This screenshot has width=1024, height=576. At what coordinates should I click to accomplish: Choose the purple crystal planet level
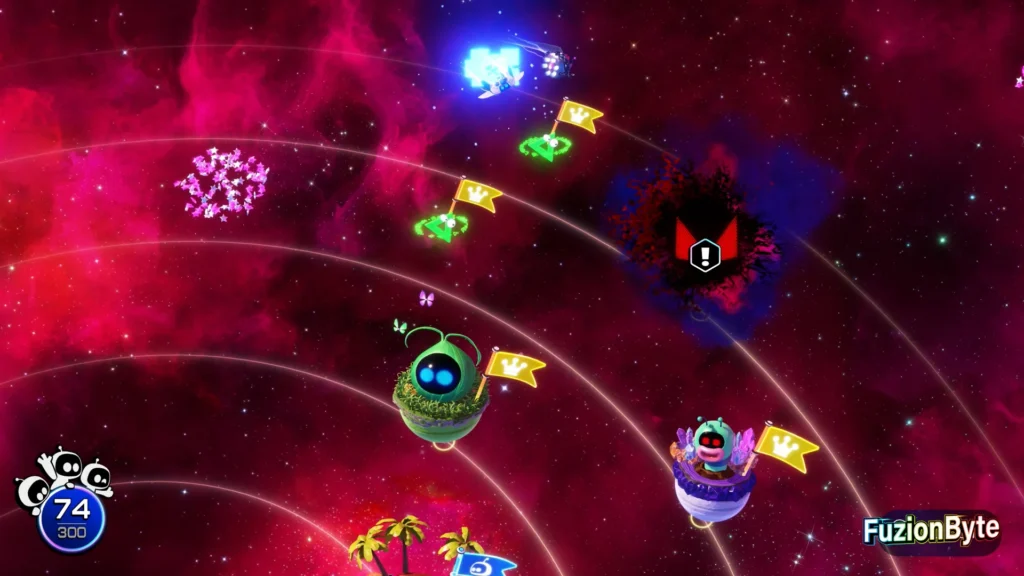pos(713,472)
